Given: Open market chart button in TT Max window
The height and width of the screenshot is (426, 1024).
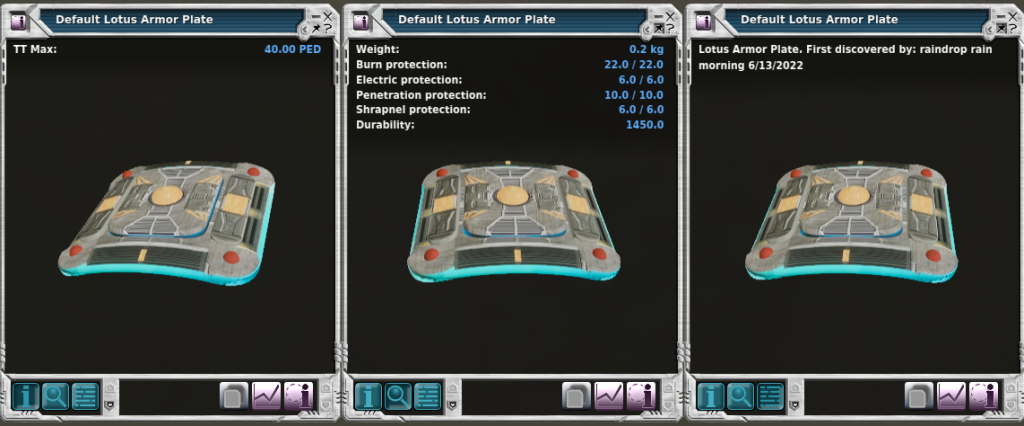Looking at the screenshot, I should (266, 396).
